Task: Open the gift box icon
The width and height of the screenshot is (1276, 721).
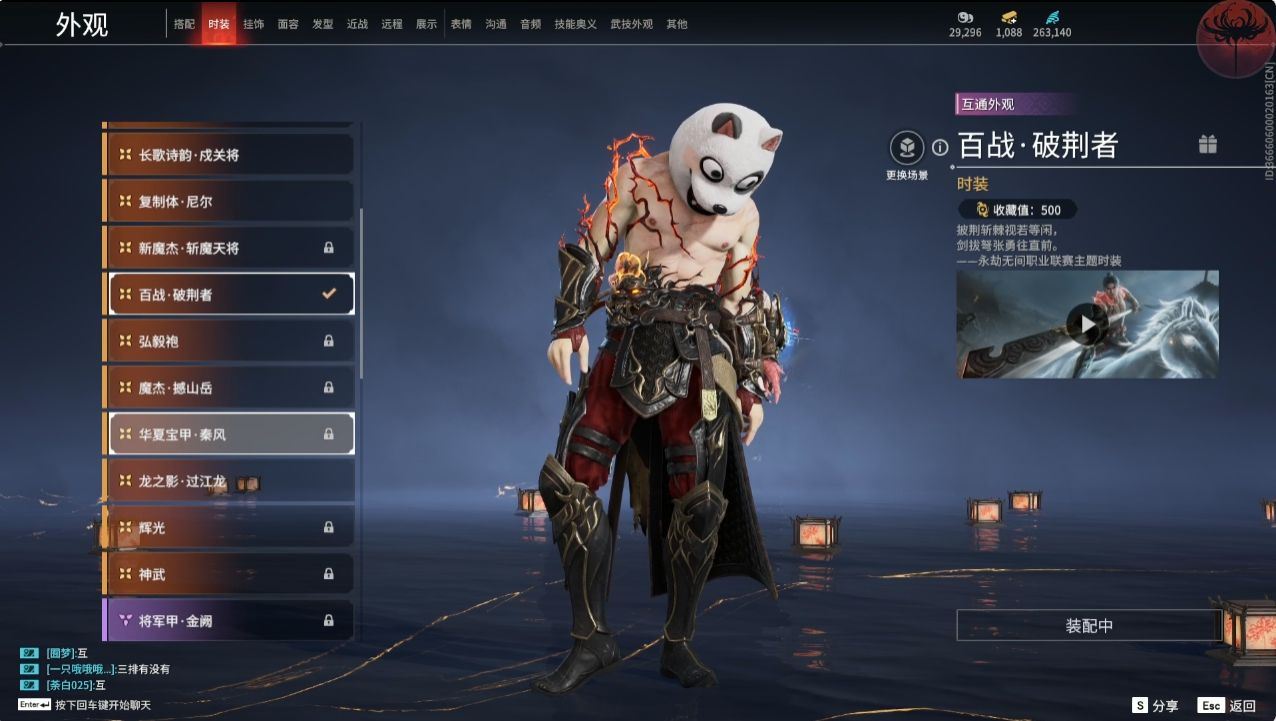Action: (x=1208, y=145)
